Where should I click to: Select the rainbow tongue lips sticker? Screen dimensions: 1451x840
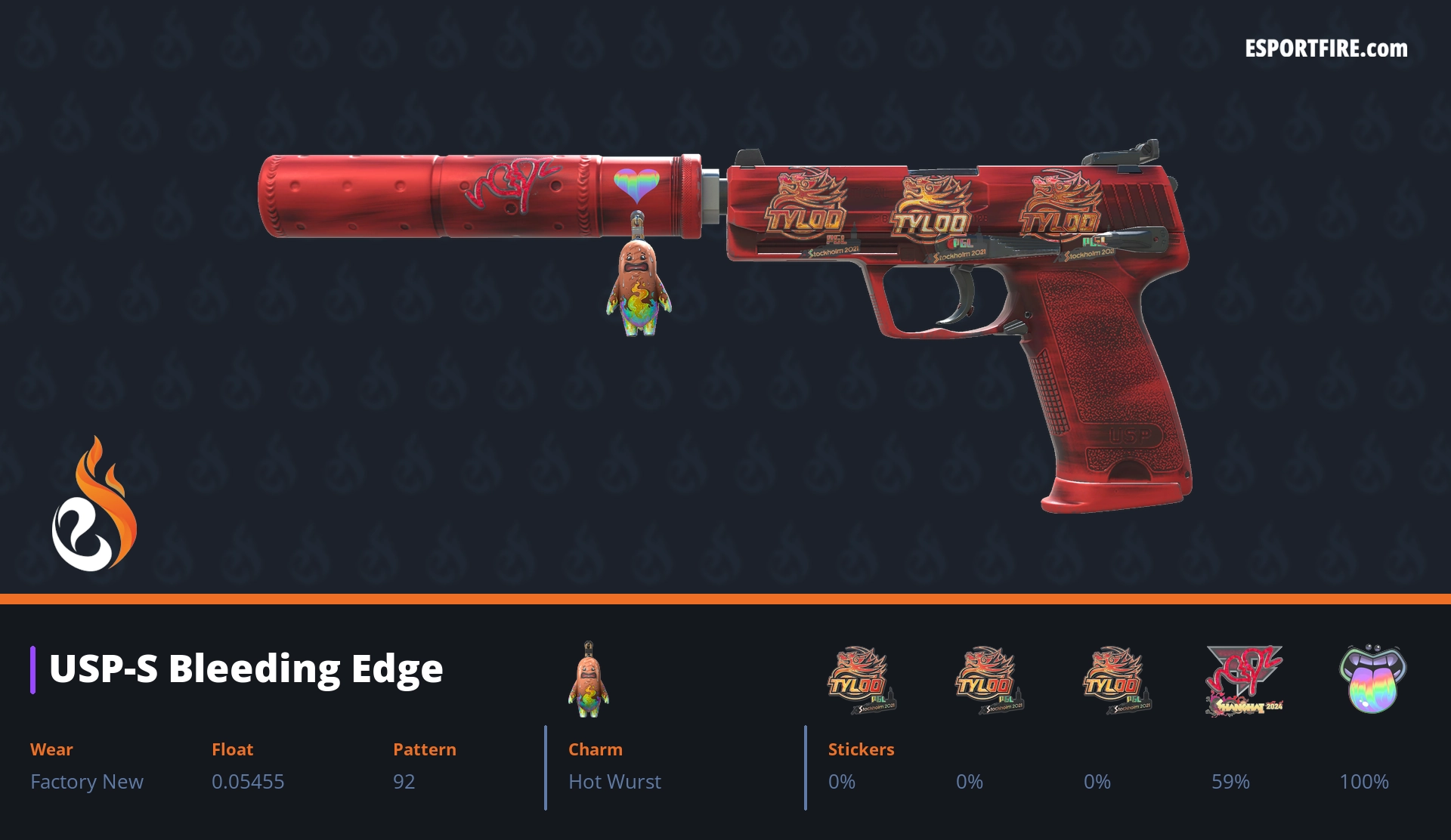[x=1372, y=678]
